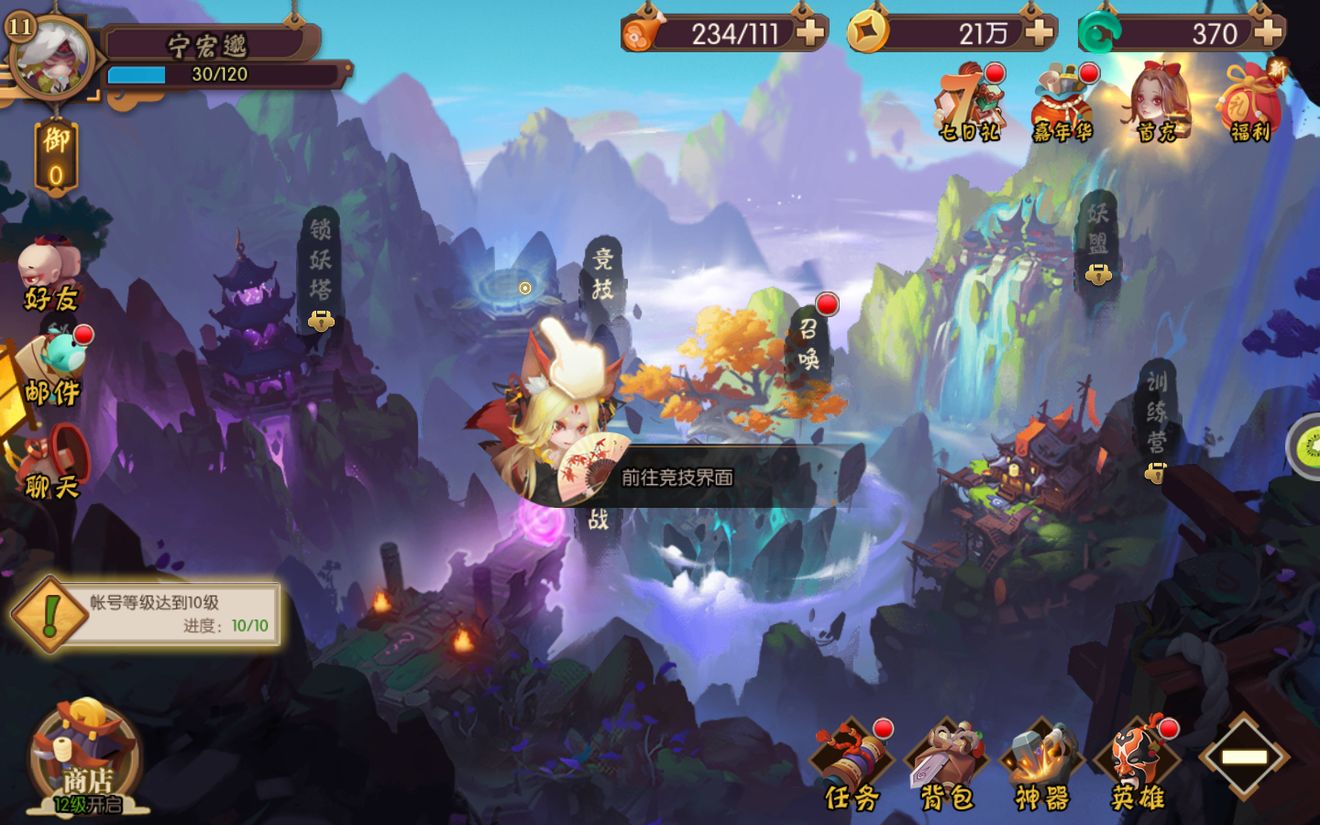The image size is (1320, 825).
Task: Check the 邮件 mailbox
Action: 52,368
